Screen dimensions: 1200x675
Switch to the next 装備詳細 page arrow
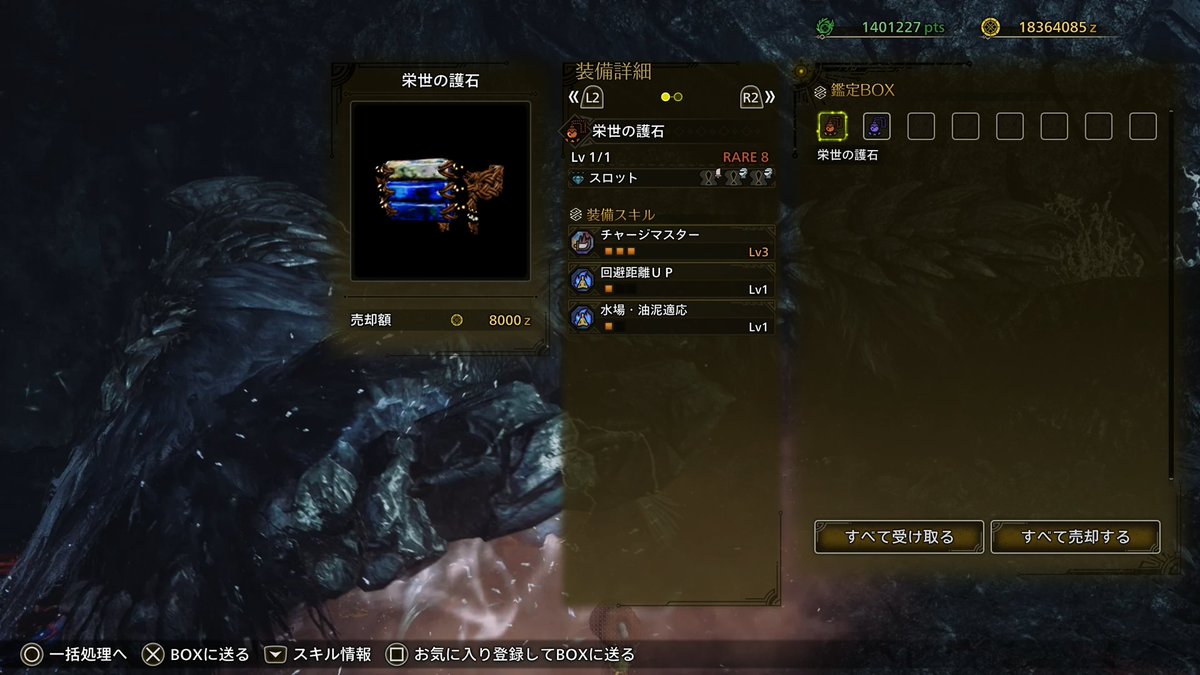coord(757,97)
